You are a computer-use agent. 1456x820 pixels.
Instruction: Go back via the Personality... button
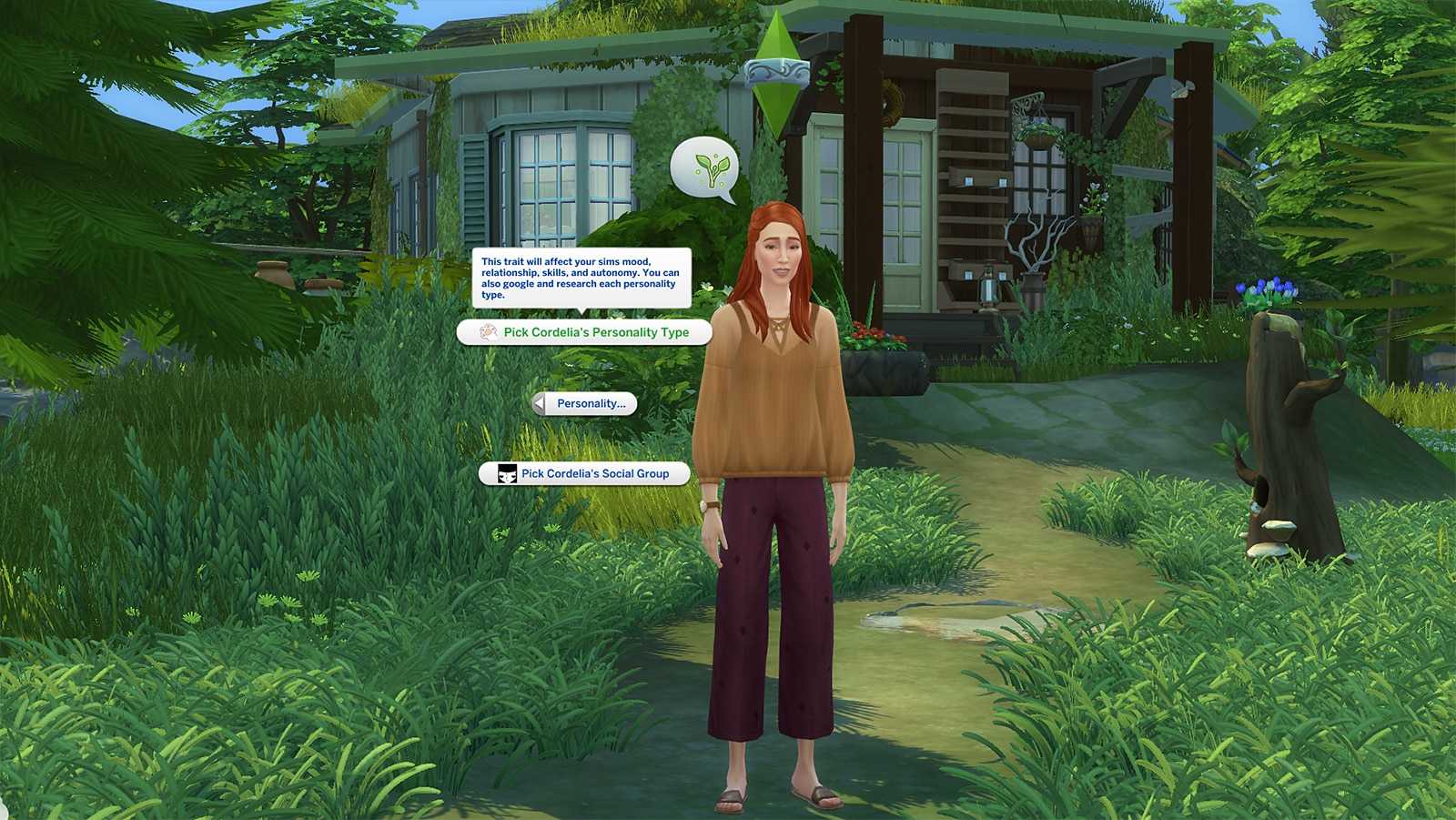[584, 403]
